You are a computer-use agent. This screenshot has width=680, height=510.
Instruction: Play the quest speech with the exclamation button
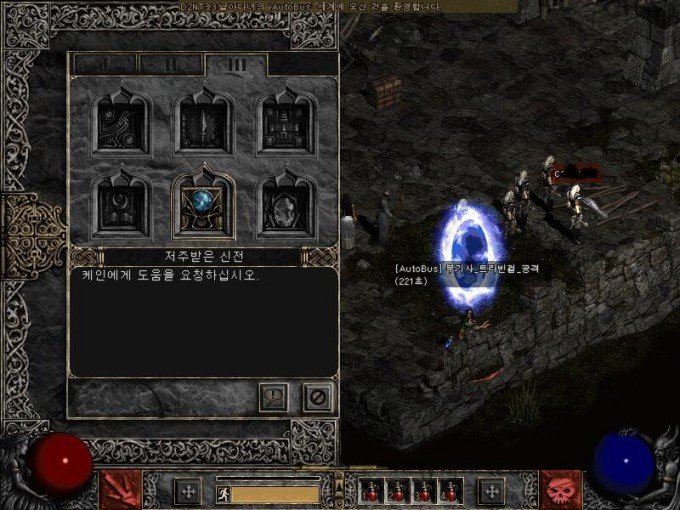click(x=273, y=396)
